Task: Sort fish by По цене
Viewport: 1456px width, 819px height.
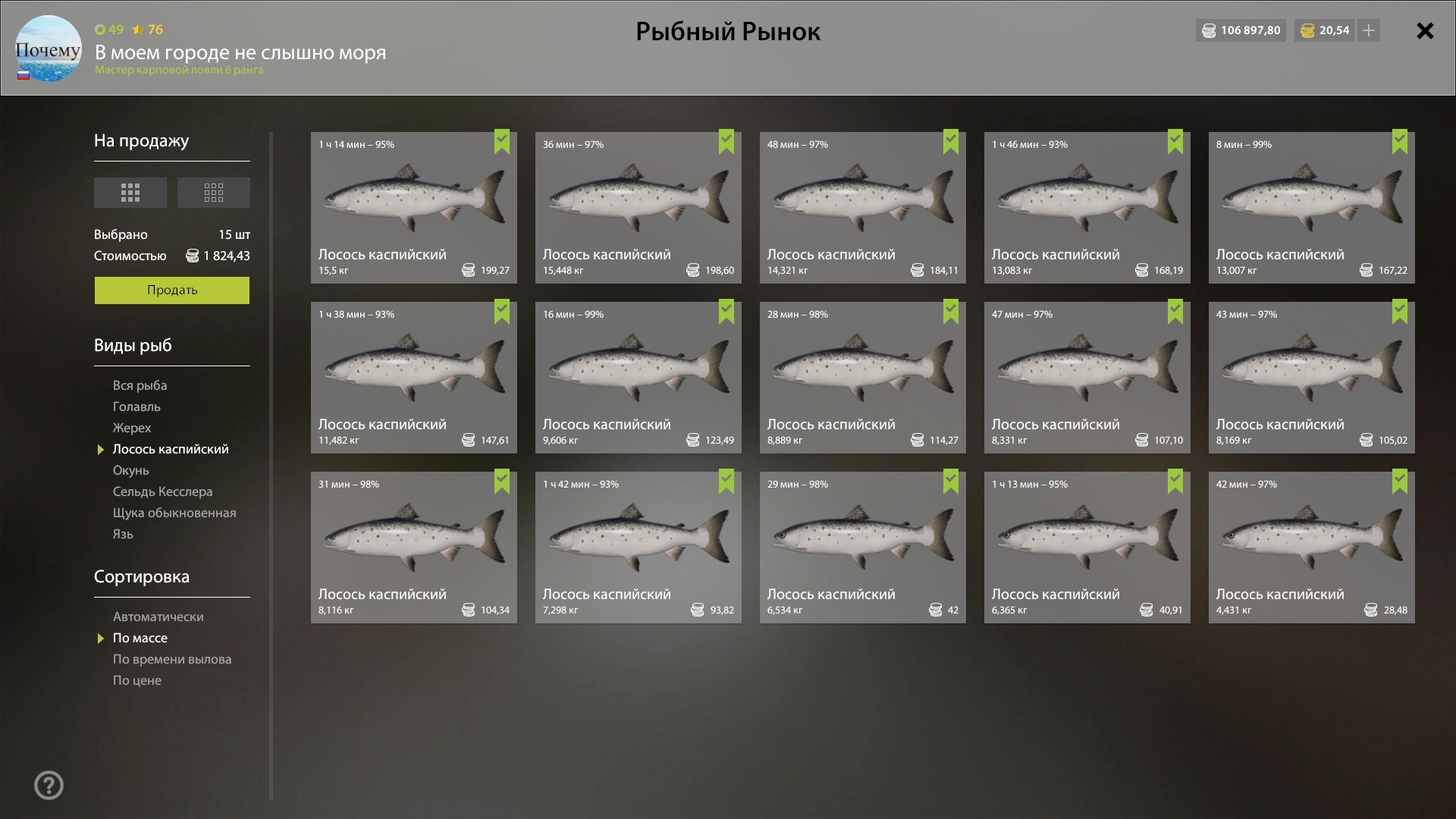Action: (137, 680)
